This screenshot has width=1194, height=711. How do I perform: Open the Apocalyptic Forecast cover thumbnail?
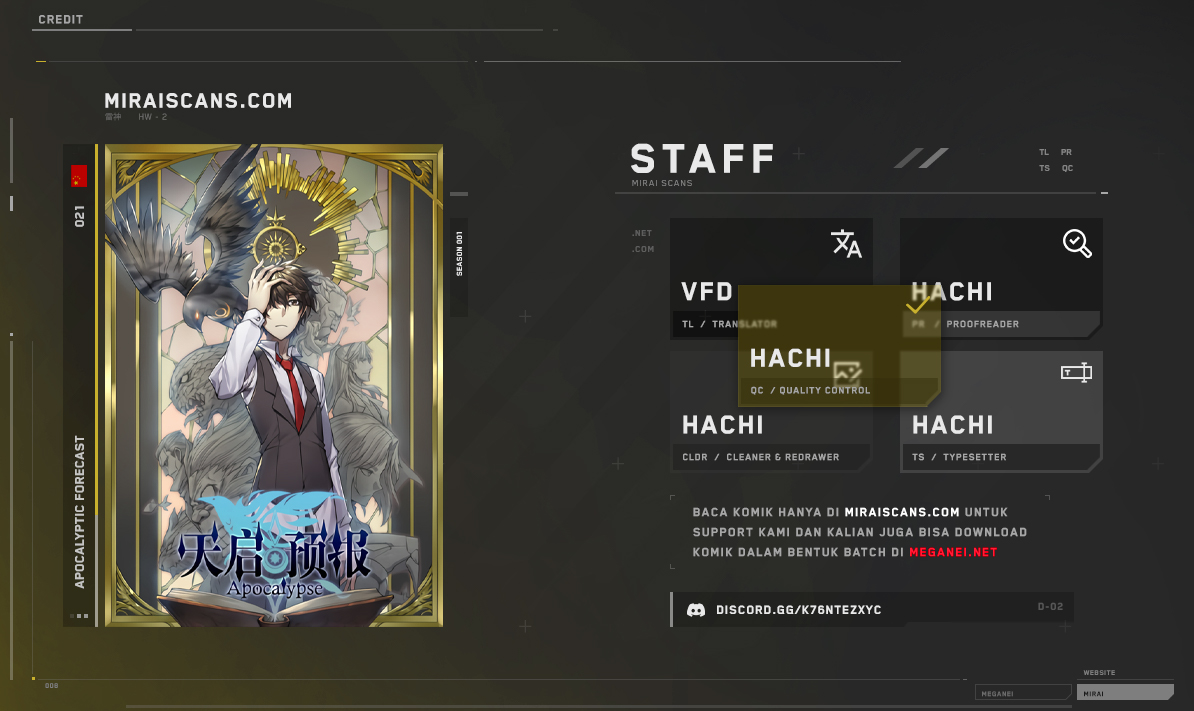(273, 386)
